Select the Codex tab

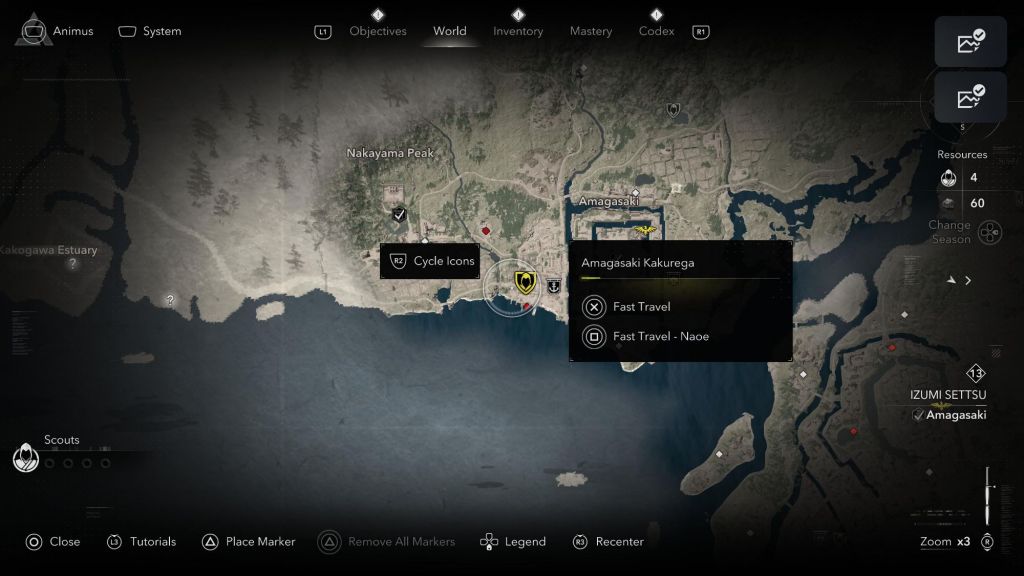(656, 31)
